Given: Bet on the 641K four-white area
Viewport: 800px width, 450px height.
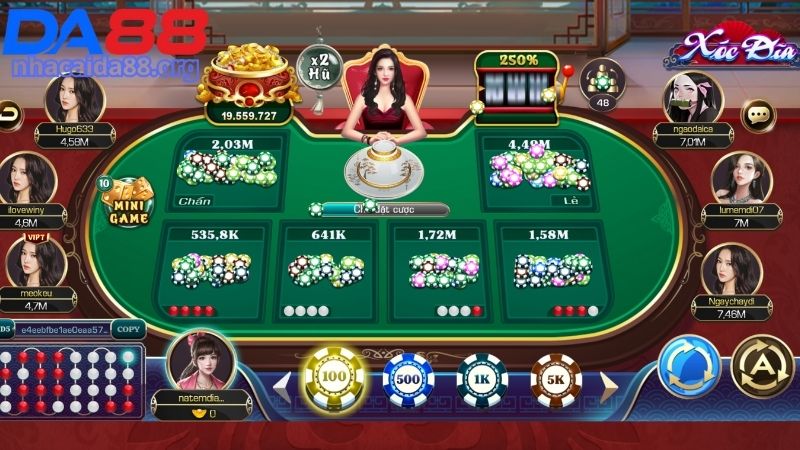Looking at the screenshot, I should [x=326, y=270].
